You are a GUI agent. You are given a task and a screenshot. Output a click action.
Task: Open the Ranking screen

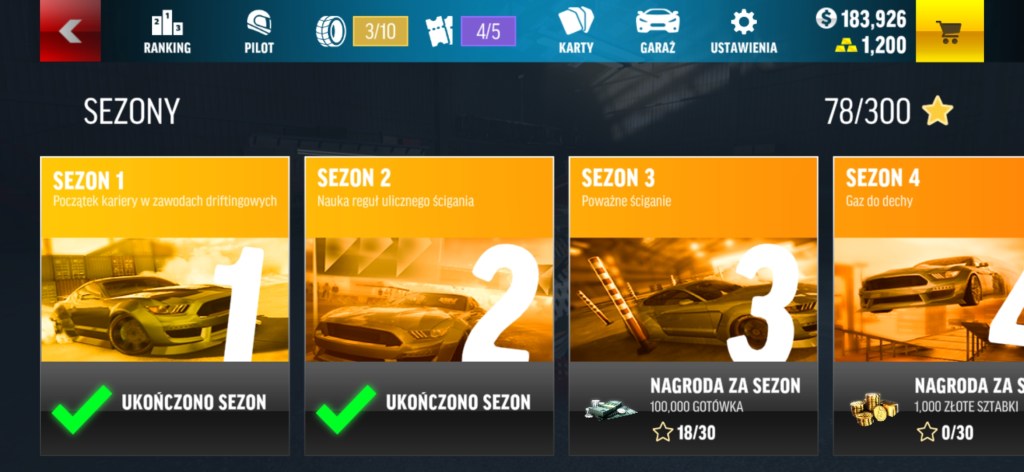click(167, 31)
